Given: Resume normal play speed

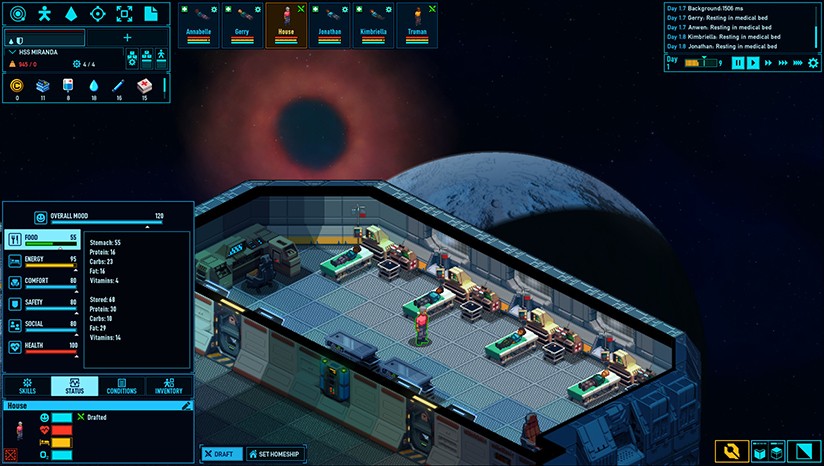Looking at the screenshot, I should coord(753,63).
